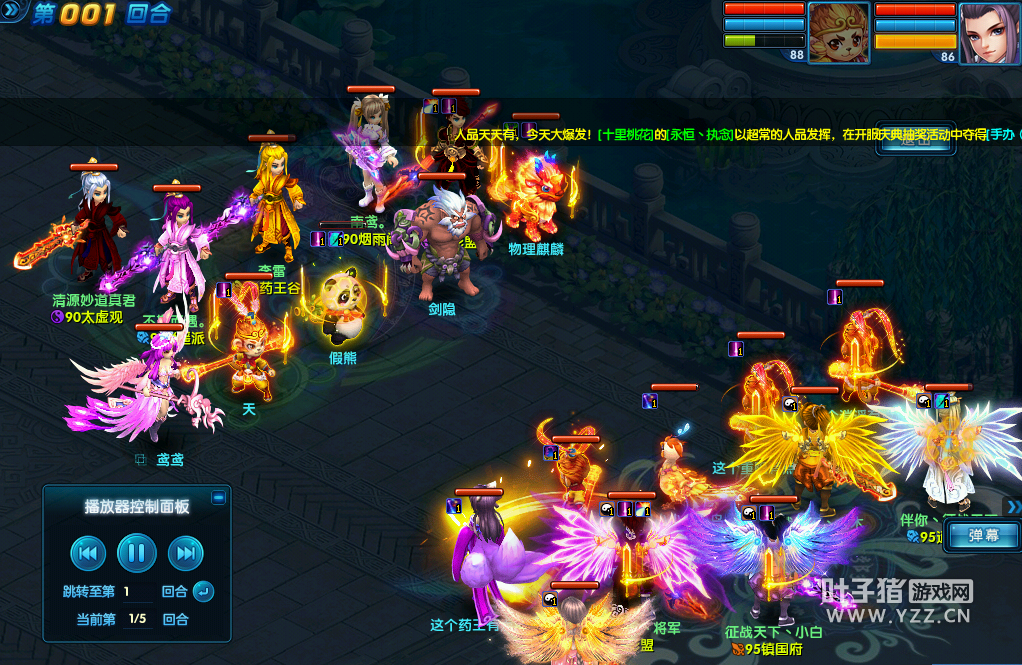Viewport: 1022px width, 665px height.
Task: Pause the battle replay playback
Action: (x=137, y=552)
